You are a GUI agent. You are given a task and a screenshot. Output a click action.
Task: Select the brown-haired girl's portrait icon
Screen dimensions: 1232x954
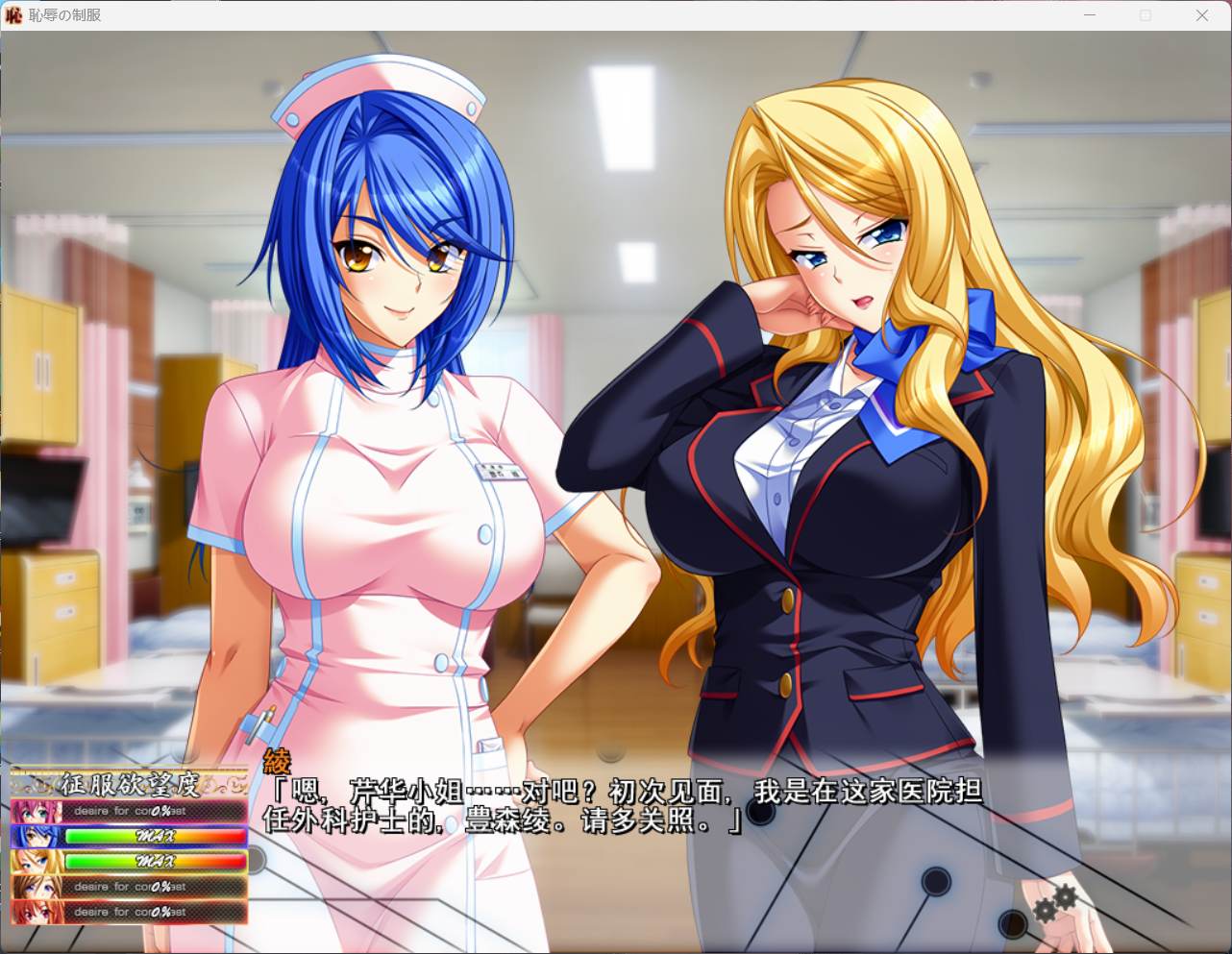pos(35,887)
